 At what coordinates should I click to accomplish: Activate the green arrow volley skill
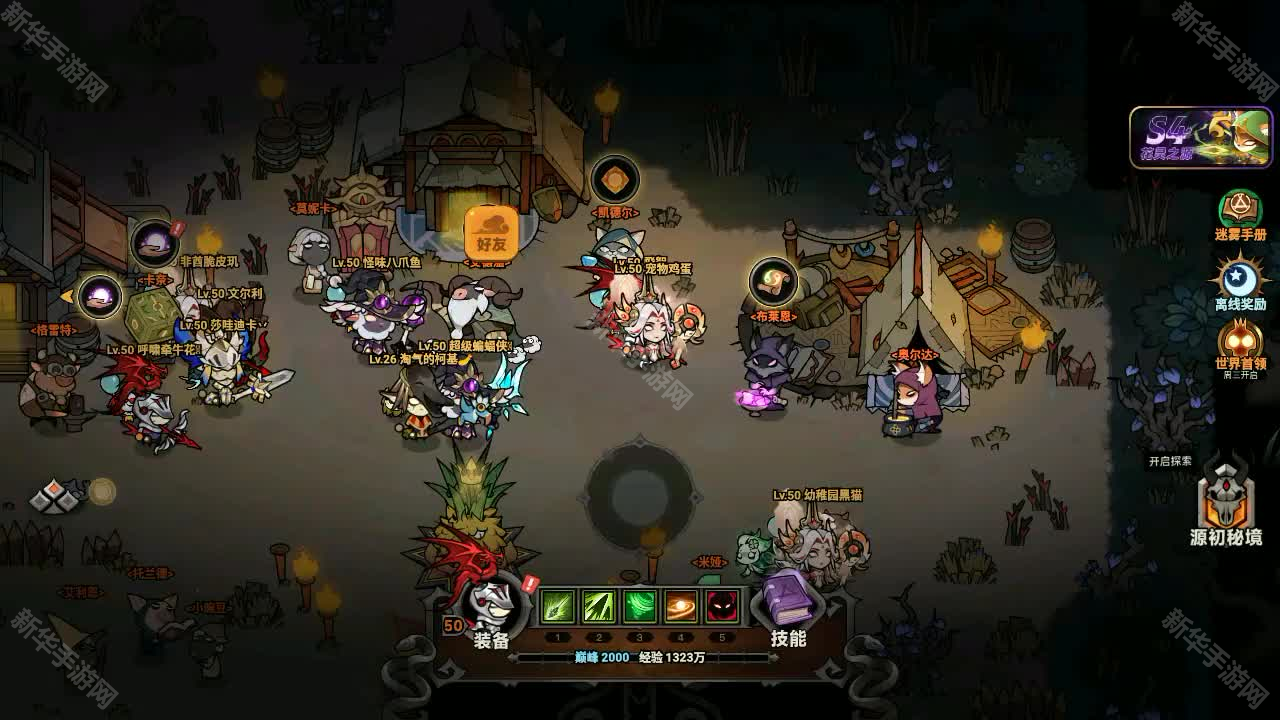point(598,606)
